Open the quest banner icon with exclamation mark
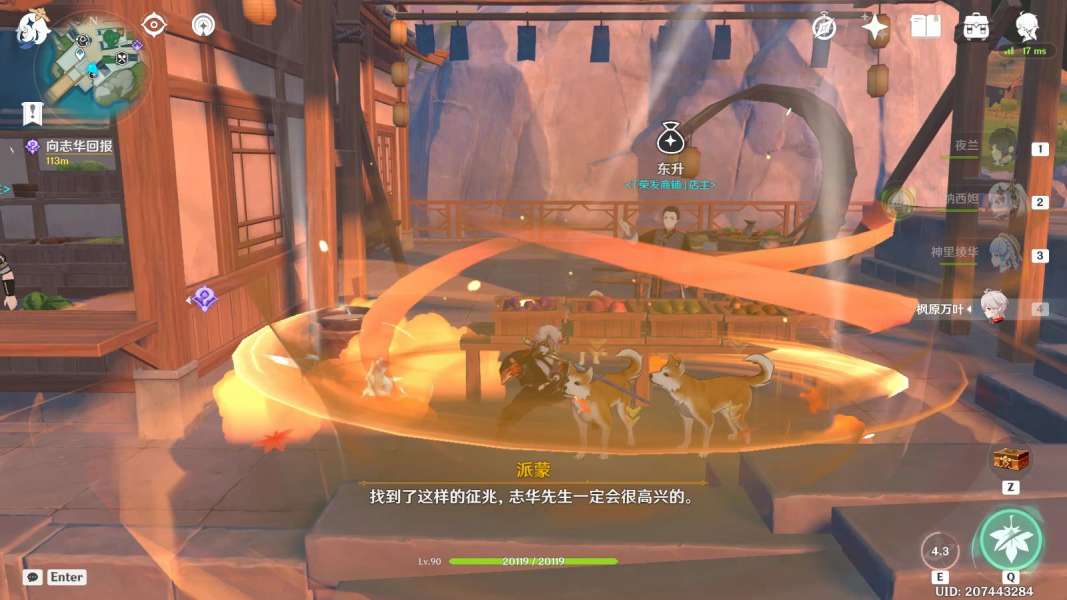Image resolution: width=1067 pixels, height=600 pixels. (32, 113)
